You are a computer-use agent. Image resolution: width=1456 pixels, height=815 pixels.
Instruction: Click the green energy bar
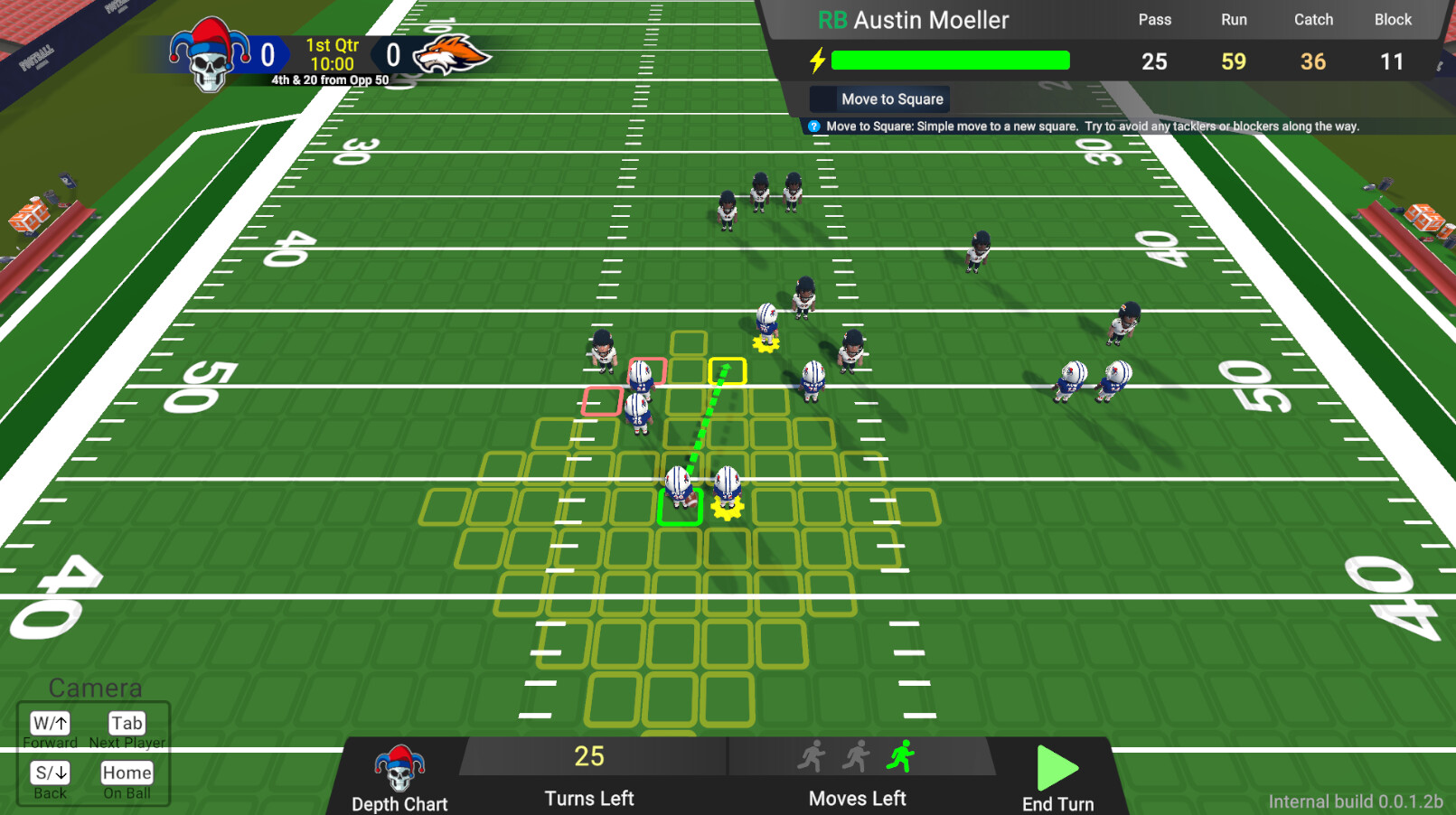click(949, 60)
